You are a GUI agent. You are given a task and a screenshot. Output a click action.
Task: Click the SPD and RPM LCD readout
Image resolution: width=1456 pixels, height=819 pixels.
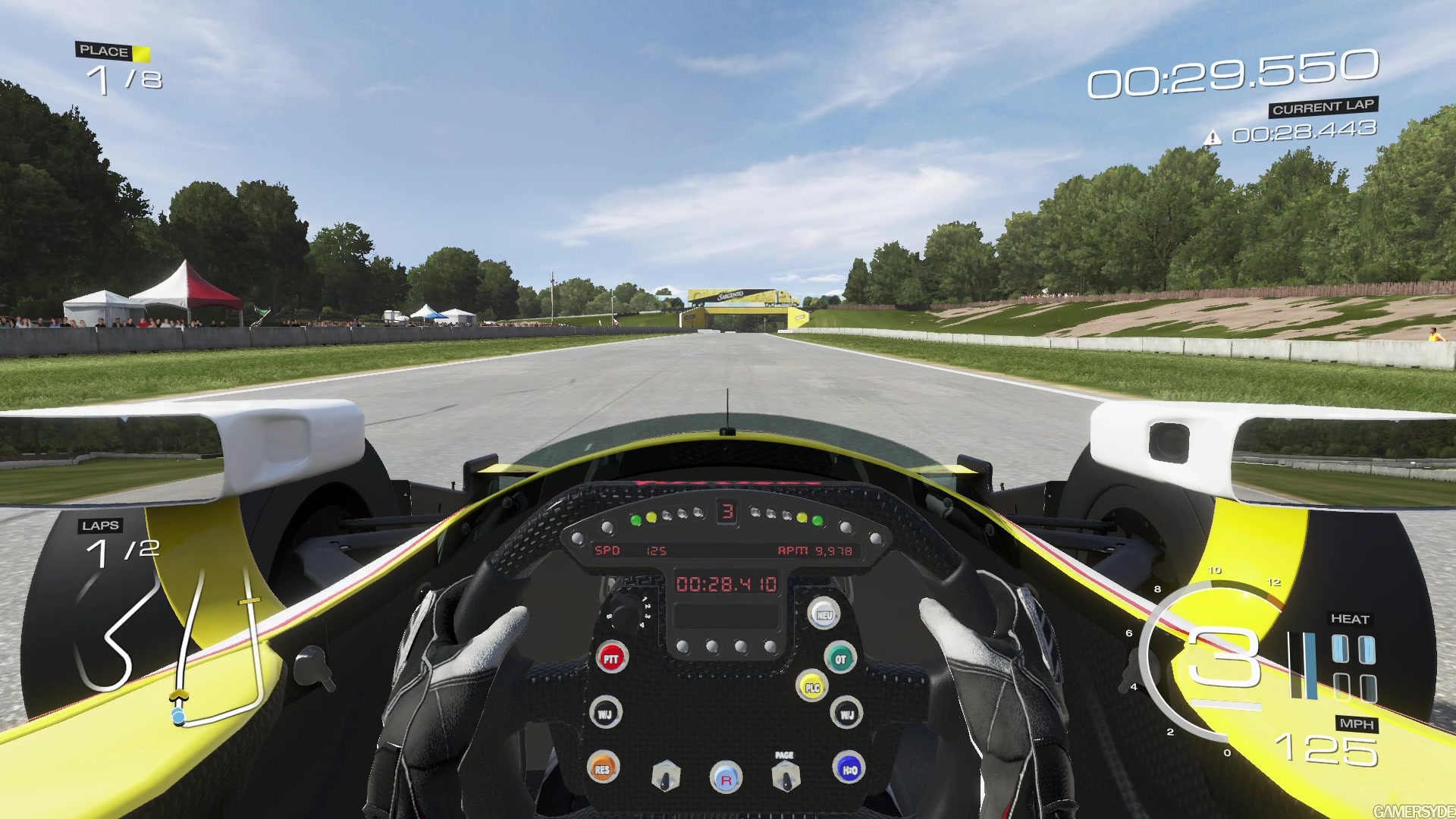[x=728, y=552]
